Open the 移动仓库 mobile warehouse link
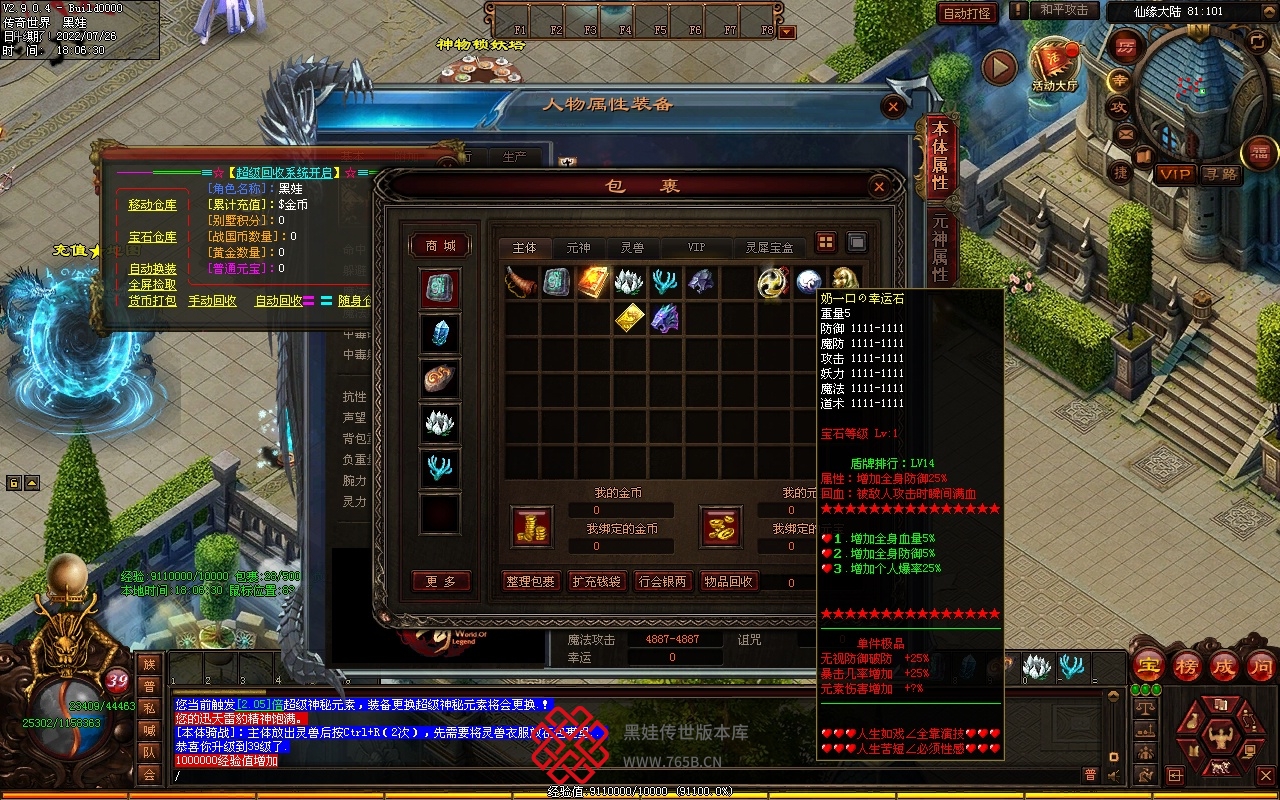 pyautogui.click(x=152, y=205)
